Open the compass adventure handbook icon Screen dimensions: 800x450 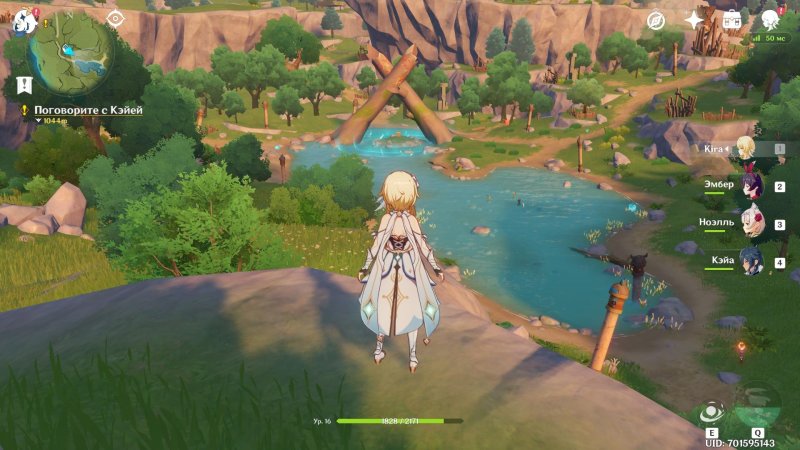coord(655,20)
